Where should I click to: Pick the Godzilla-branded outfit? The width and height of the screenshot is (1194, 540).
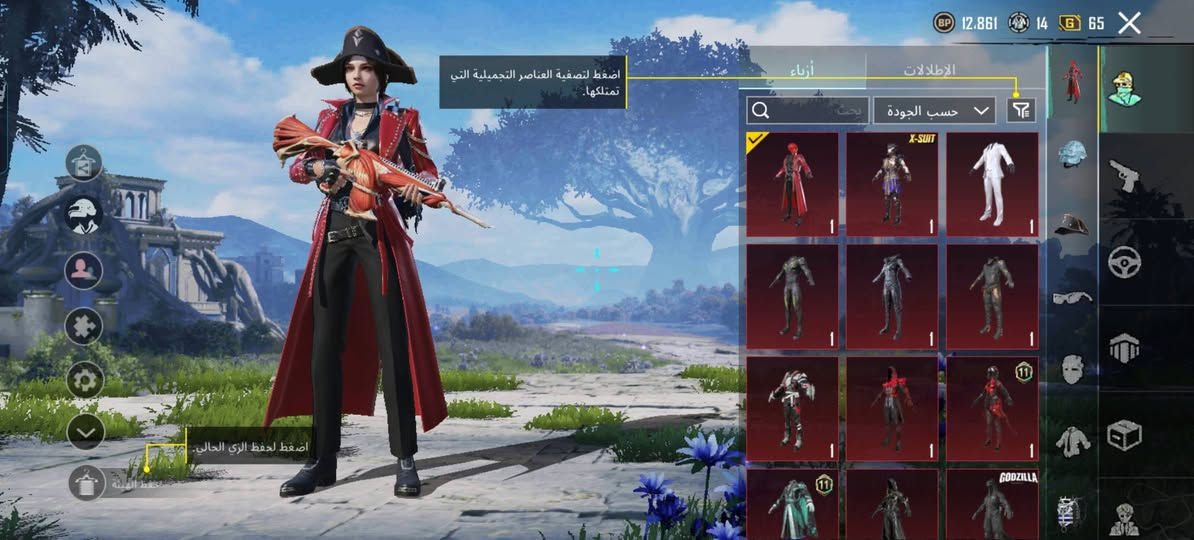click(x=992, y=504)
